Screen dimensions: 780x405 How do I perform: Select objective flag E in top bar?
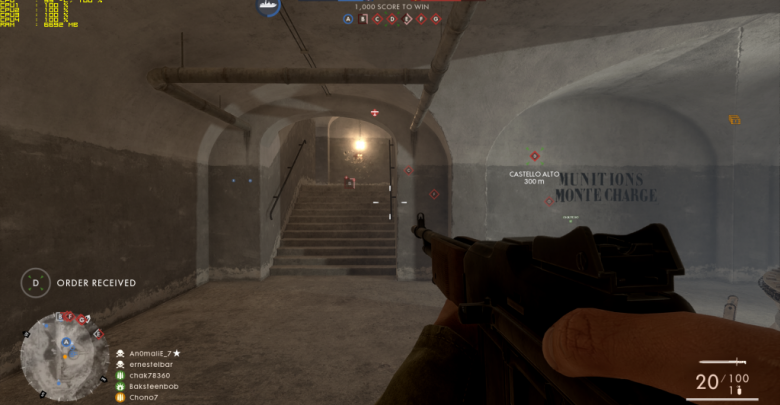tap(406, 19)
